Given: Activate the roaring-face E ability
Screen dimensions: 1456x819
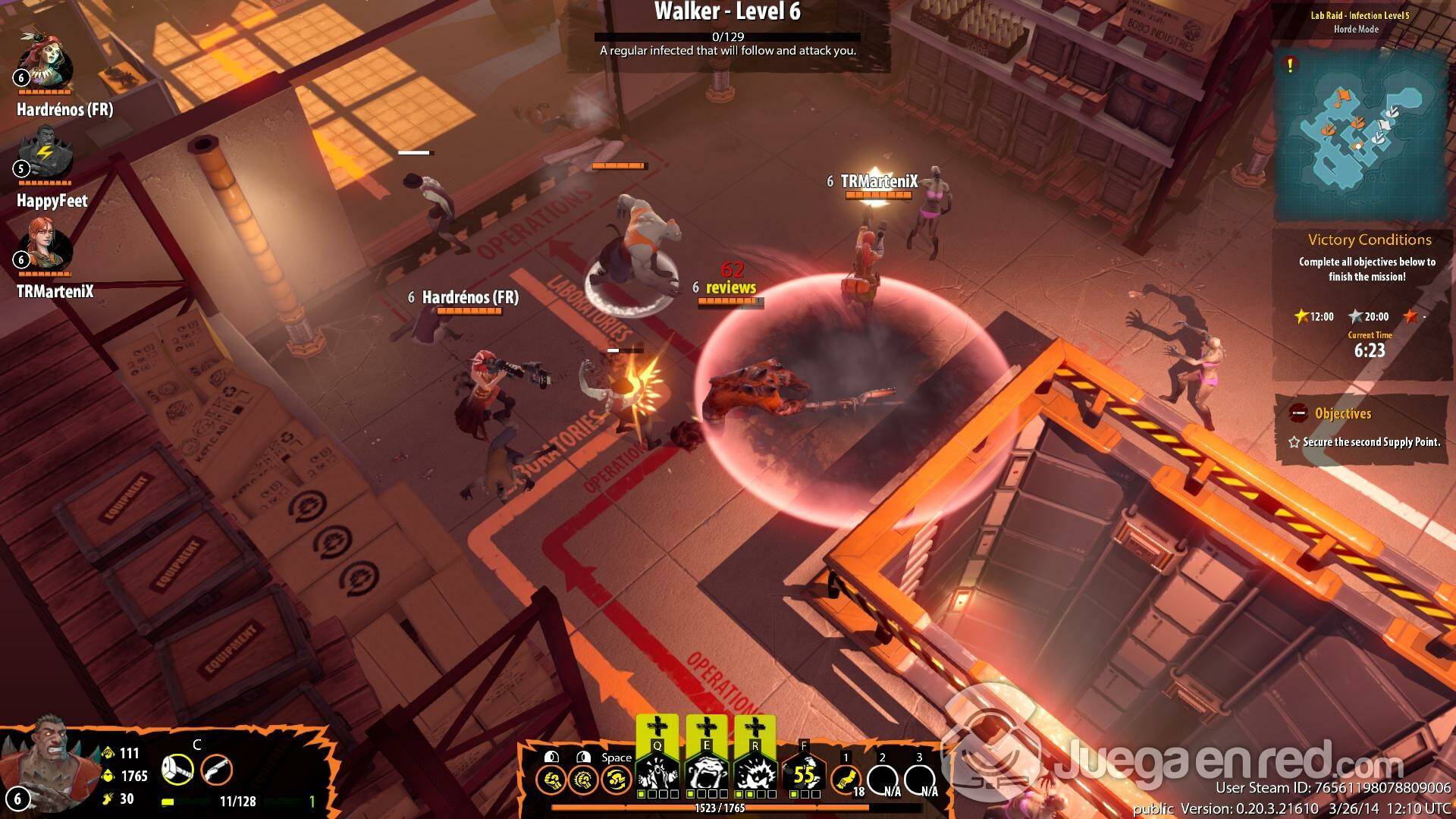Looking at the screenshot, I should coord(706,775).
